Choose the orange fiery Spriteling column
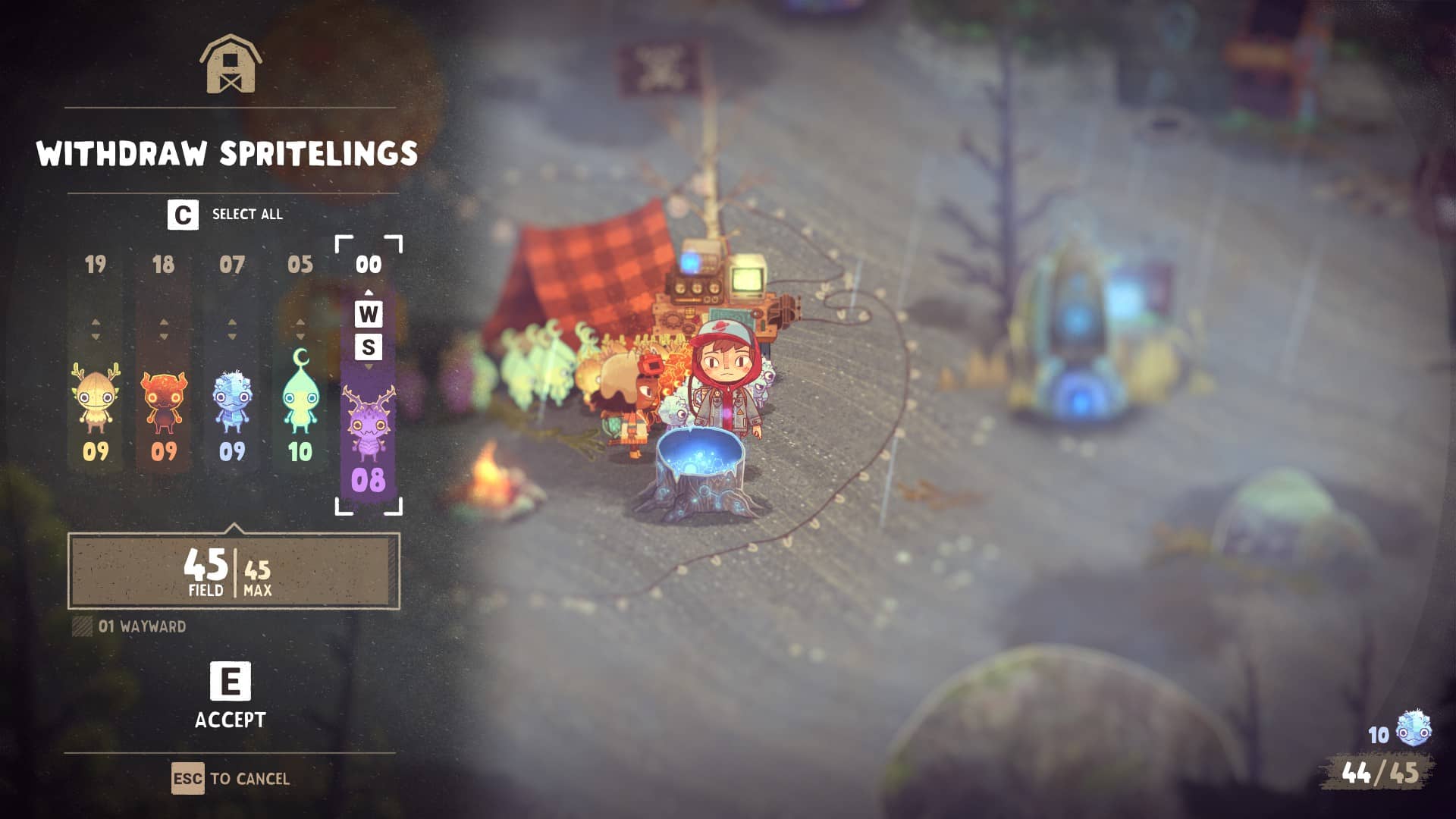 [x=163, y=398]
